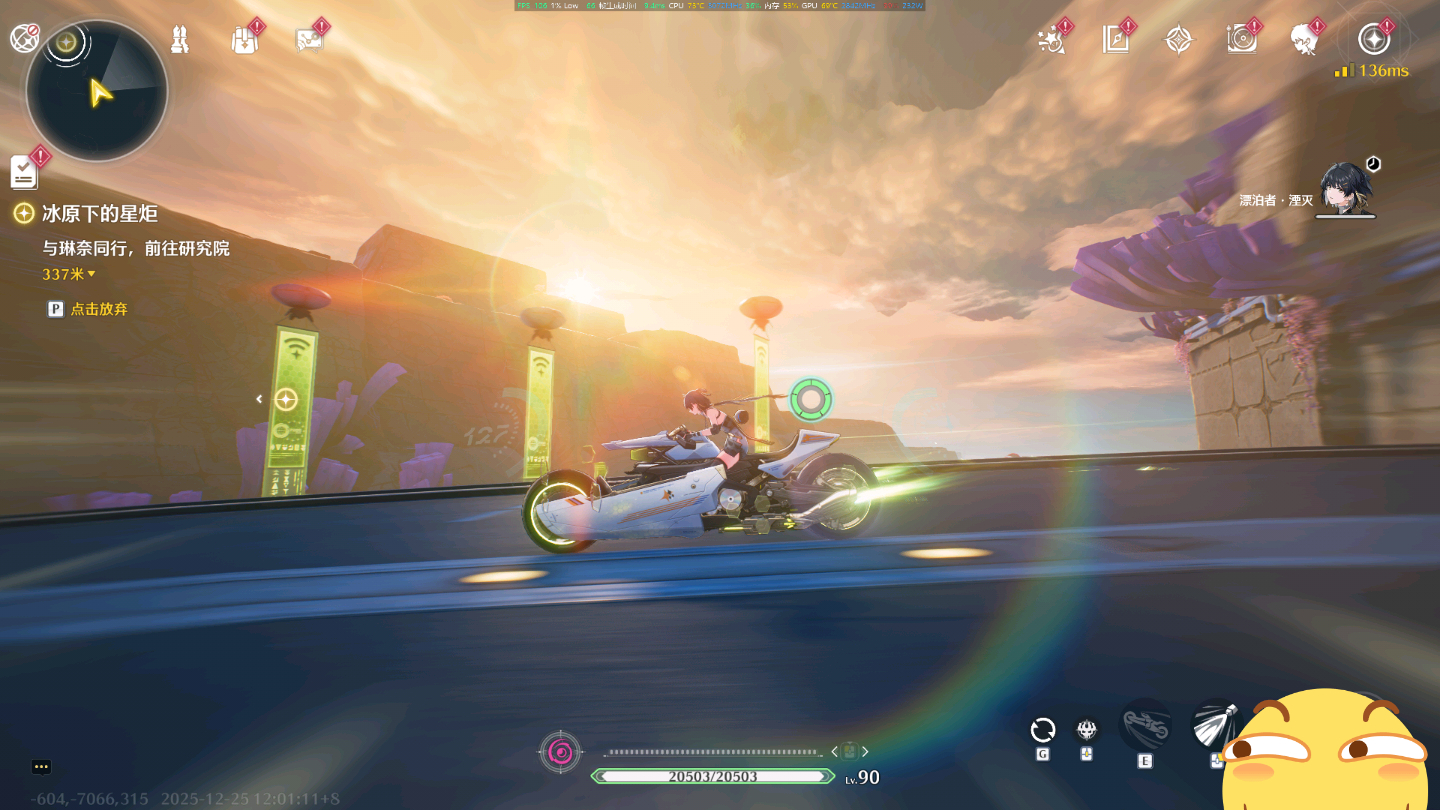Open the character-head profile icon

(x=1305, y=40)
